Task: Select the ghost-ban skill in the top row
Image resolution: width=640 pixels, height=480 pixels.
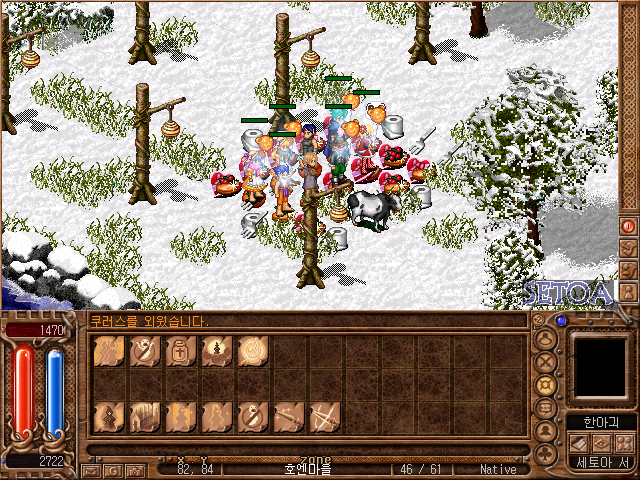Action: [145, 352]
